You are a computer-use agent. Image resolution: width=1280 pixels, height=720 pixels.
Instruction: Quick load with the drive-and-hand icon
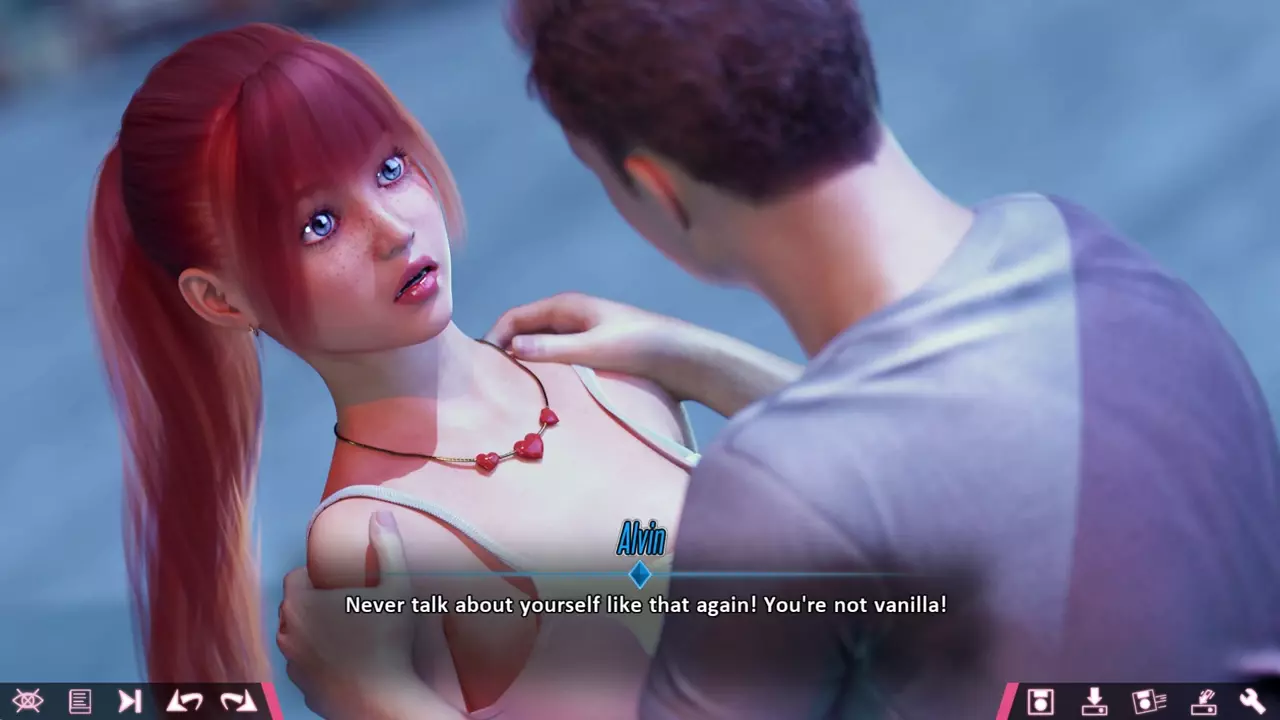1201,701
